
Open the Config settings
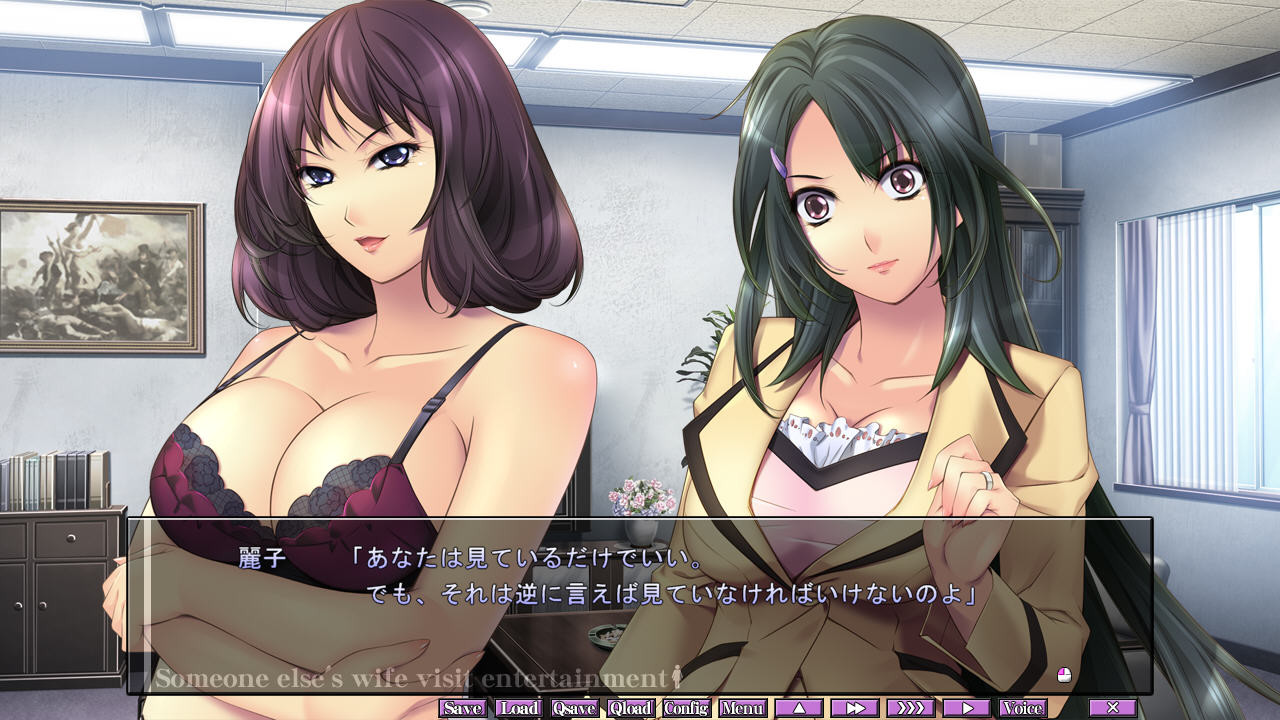click(x=687, y=708)
